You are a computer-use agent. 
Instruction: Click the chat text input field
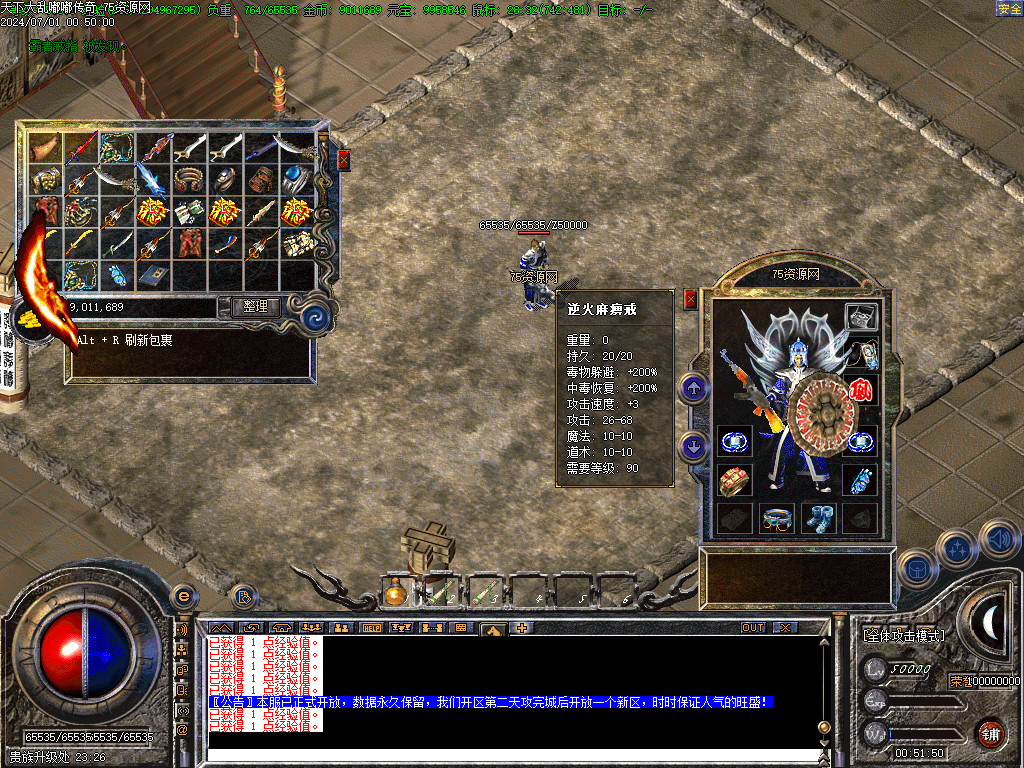tap(510, 756)
